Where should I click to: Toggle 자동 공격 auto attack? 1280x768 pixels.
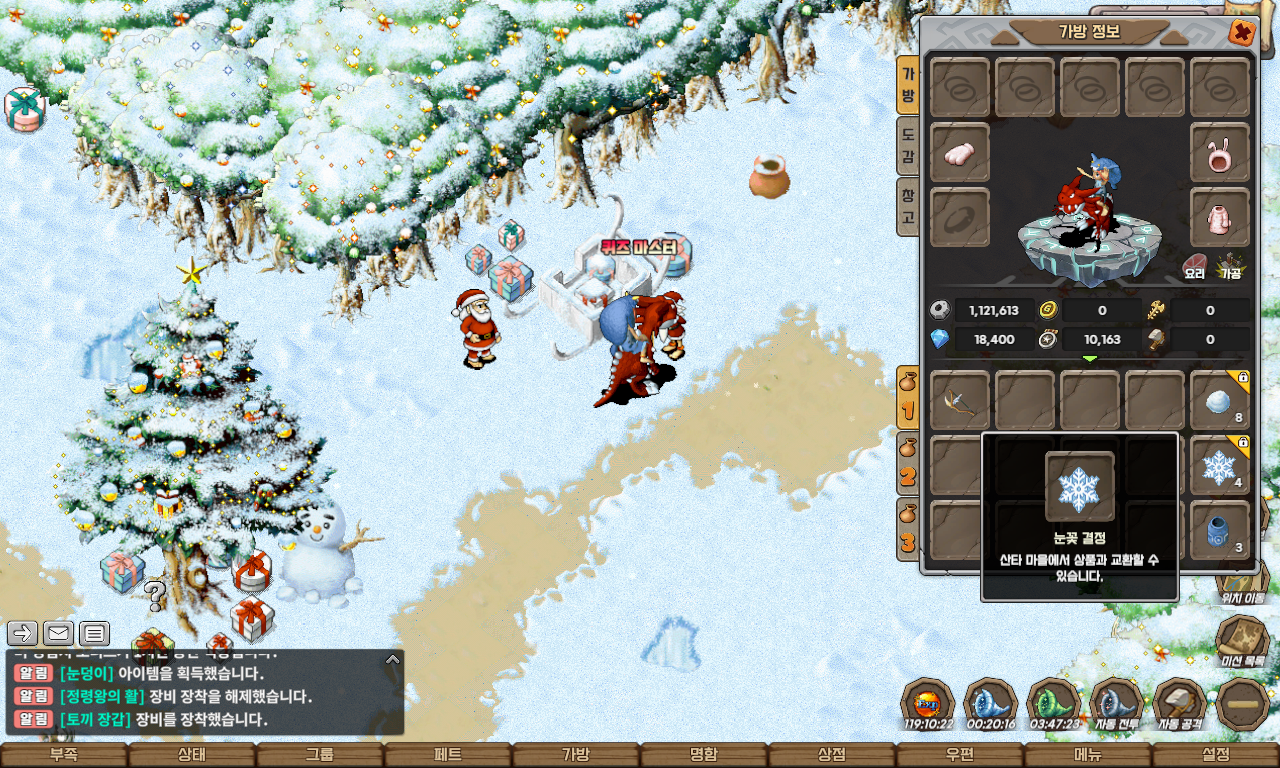(x=1180, y=703)
